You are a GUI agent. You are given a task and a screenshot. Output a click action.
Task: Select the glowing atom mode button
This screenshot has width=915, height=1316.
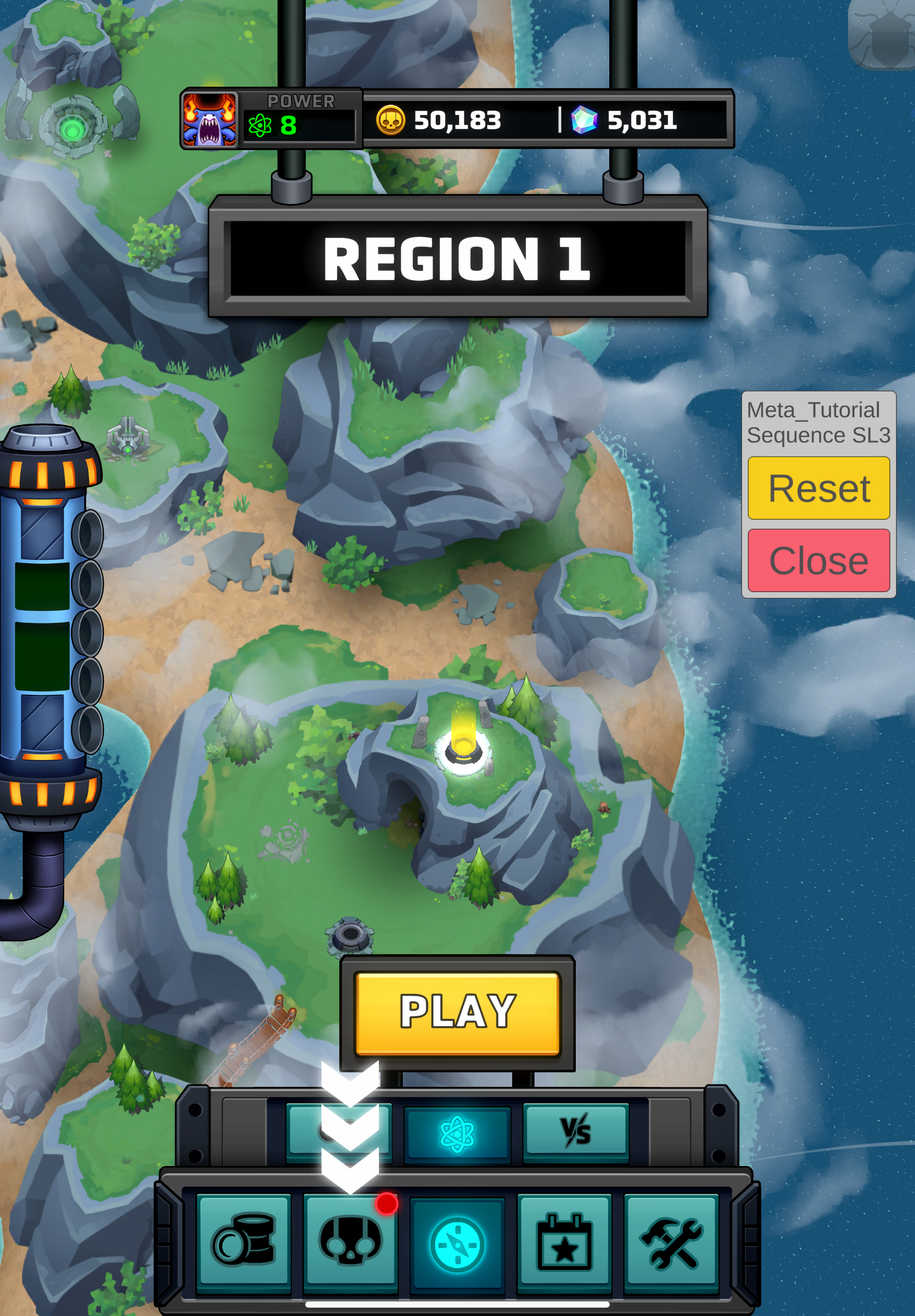pos(457,1133)
